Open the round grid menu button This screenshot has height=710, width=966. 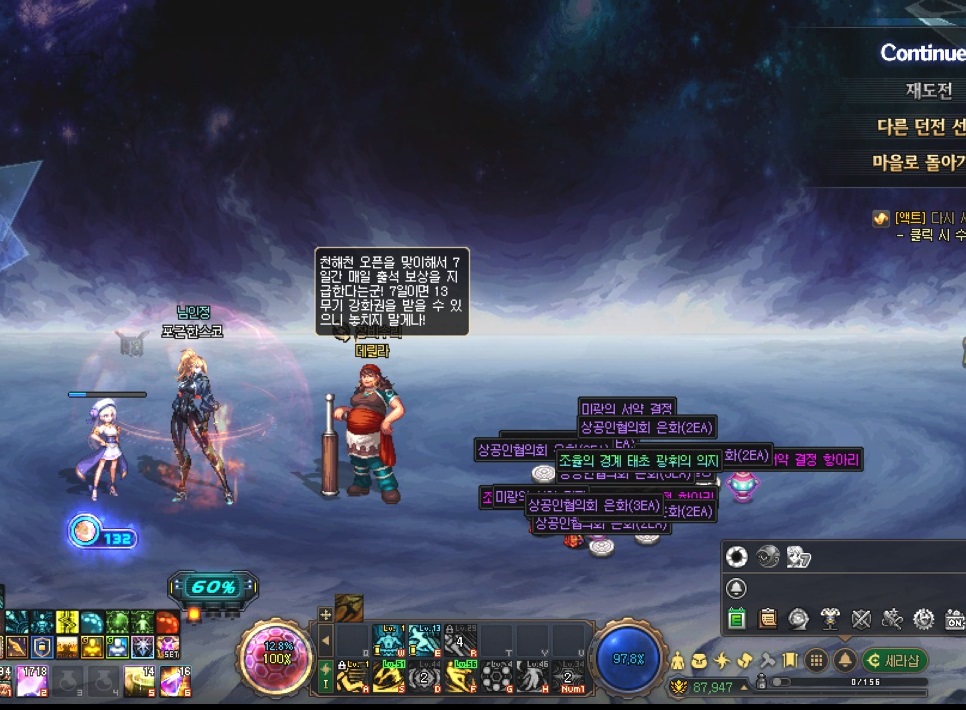tap(817, 660)
